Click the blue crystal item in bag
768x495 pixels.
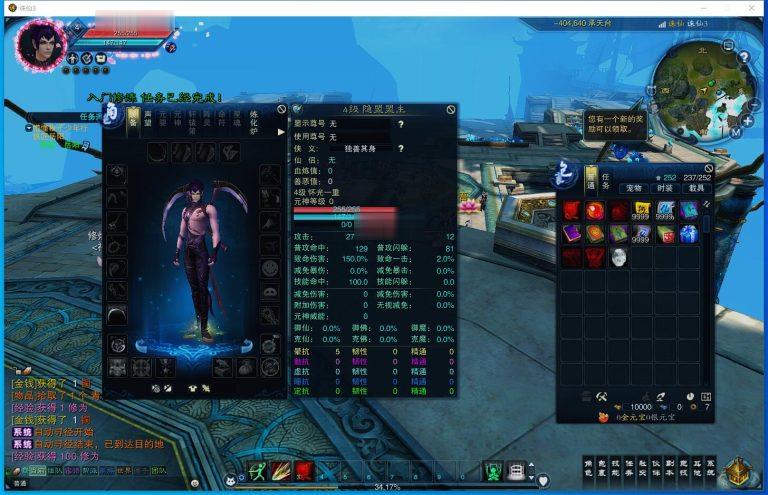(689, 233)
